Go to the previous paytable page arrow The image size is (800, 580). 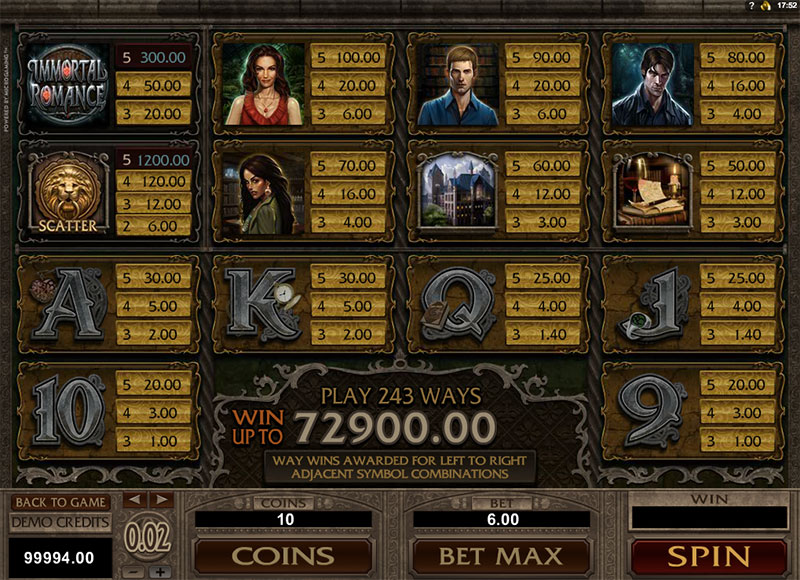136,499
